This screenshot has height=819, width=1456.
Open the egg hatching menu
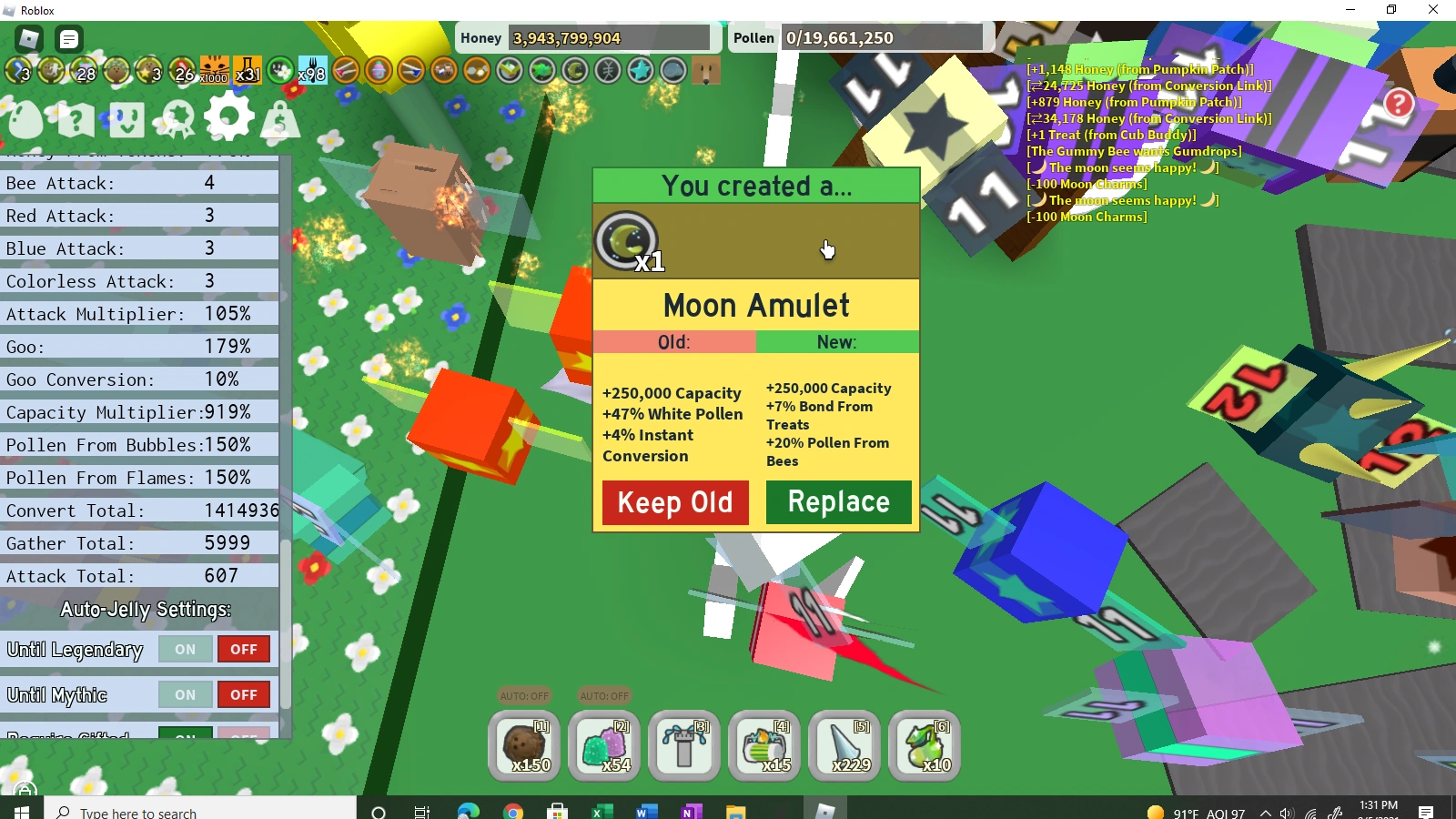27,118
